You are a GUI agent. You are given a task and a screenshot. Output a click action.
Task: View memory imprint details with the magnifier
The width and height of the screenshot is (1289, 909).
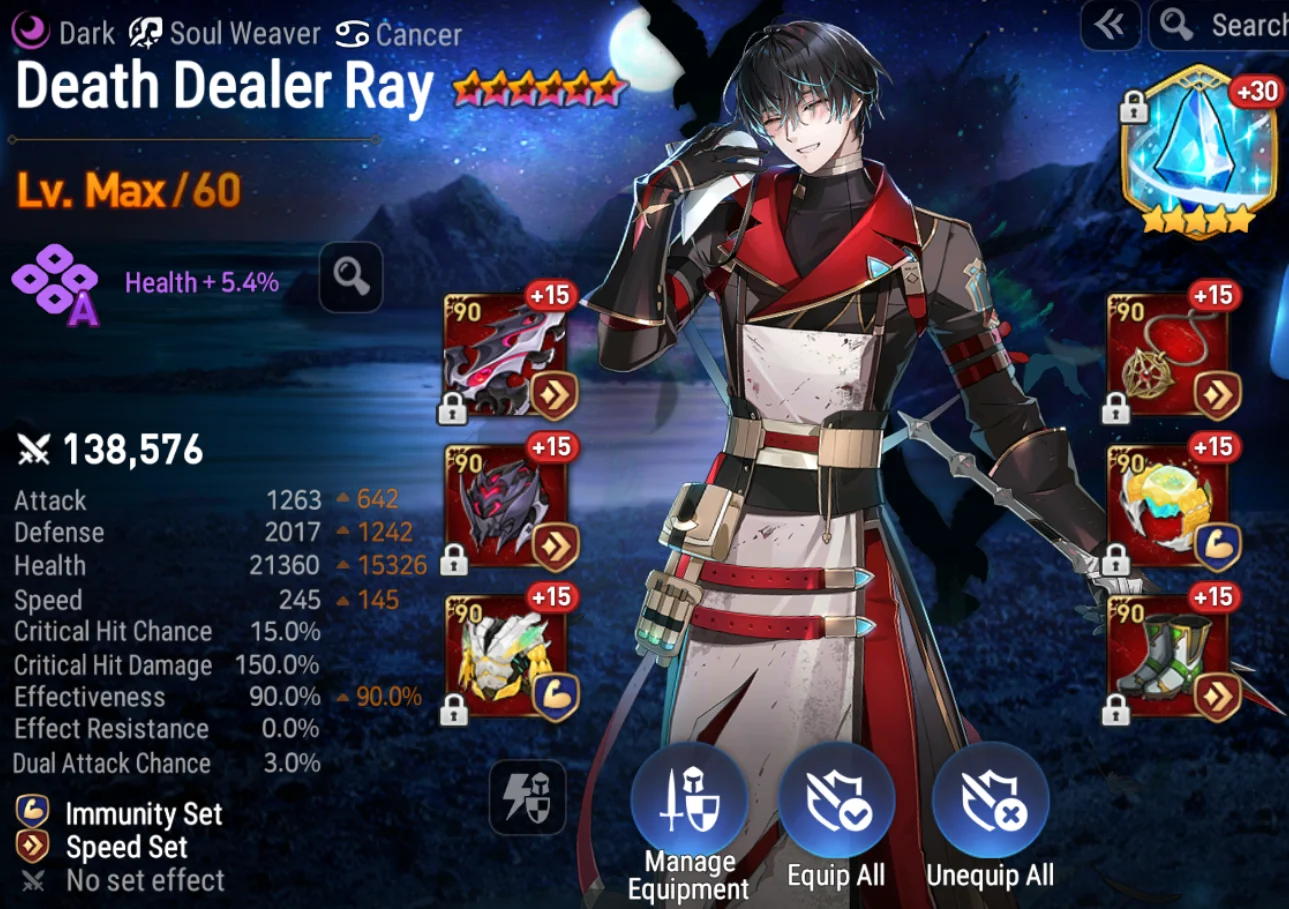351,277
